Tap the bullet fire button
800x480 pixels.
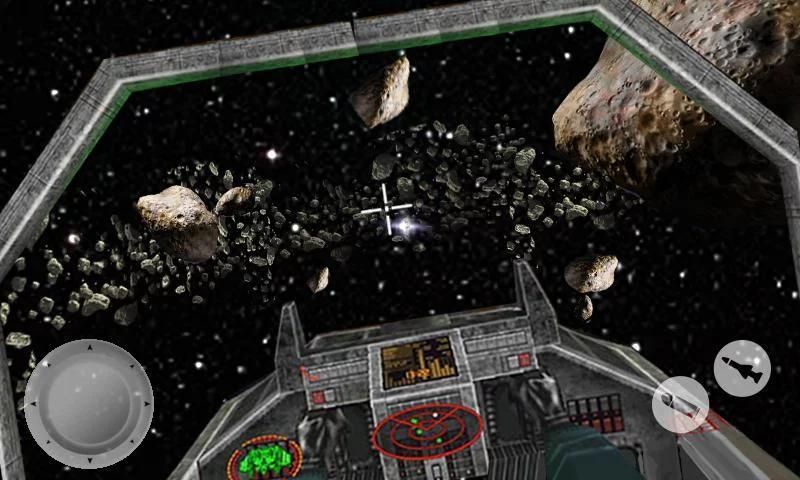(680, 405)
